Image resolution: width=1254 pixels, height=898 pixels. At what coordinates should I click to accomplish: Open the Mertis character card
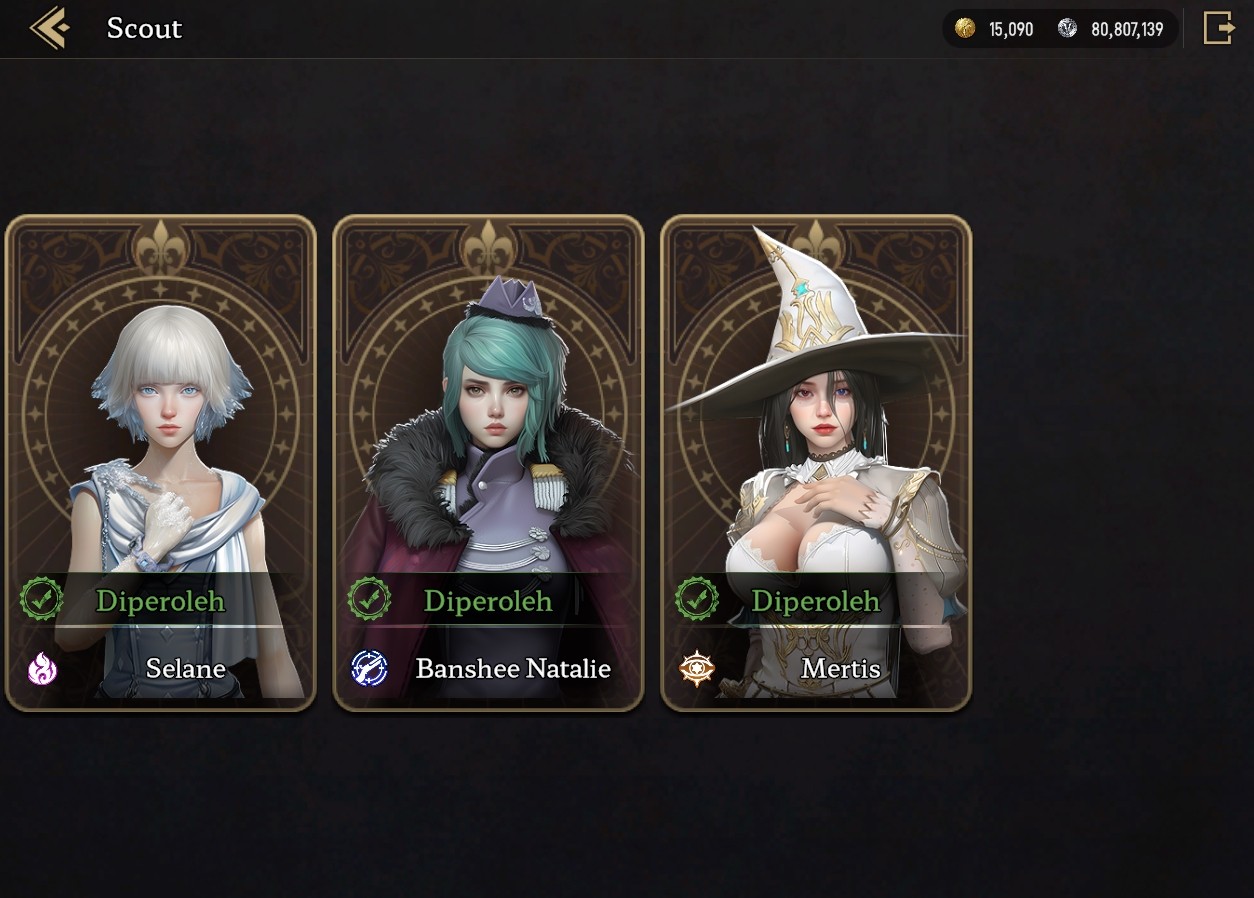816,463
